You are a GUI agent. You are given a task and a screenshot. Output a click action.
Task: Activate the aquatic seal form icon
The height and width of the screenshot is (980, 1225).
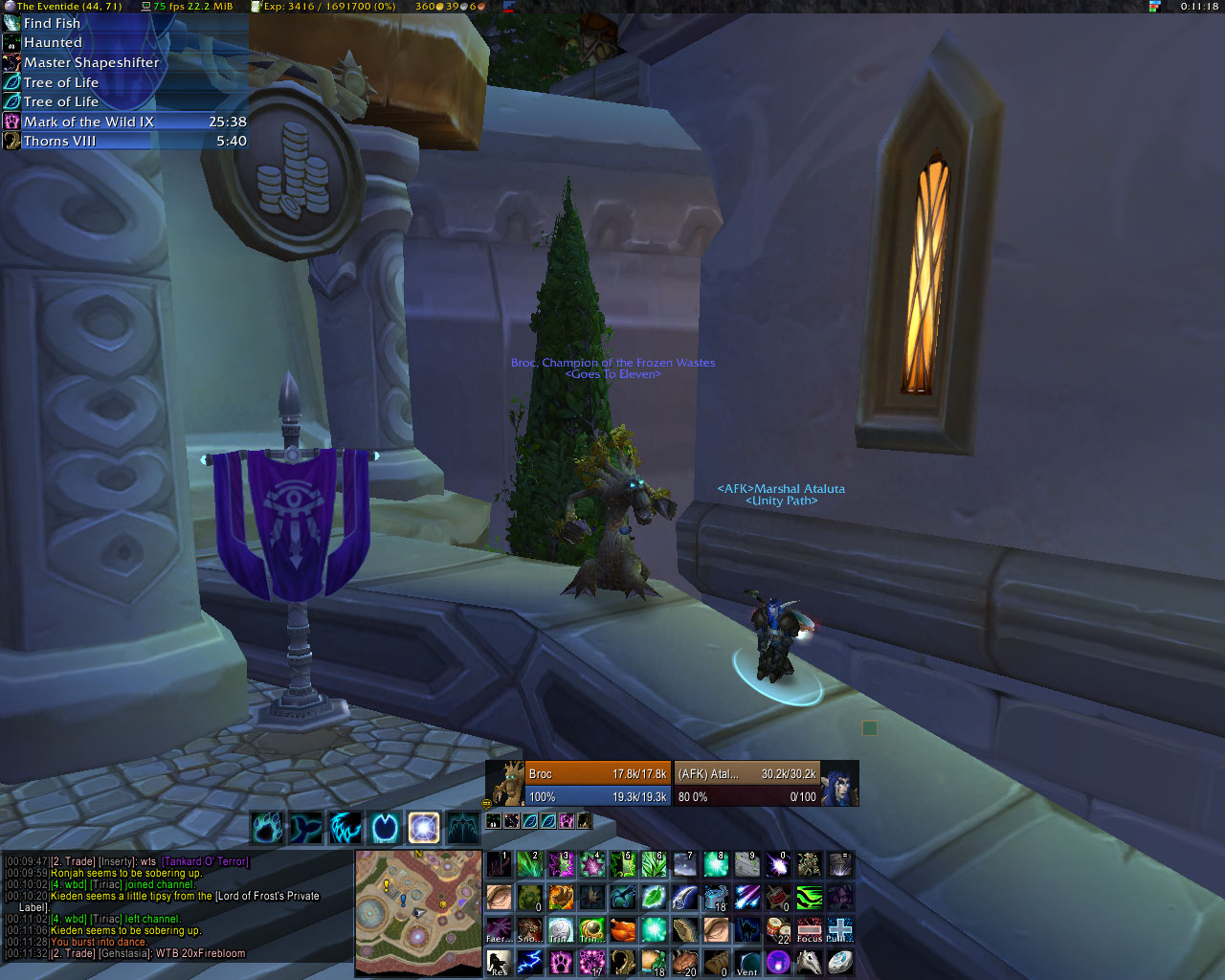[306, 827]
